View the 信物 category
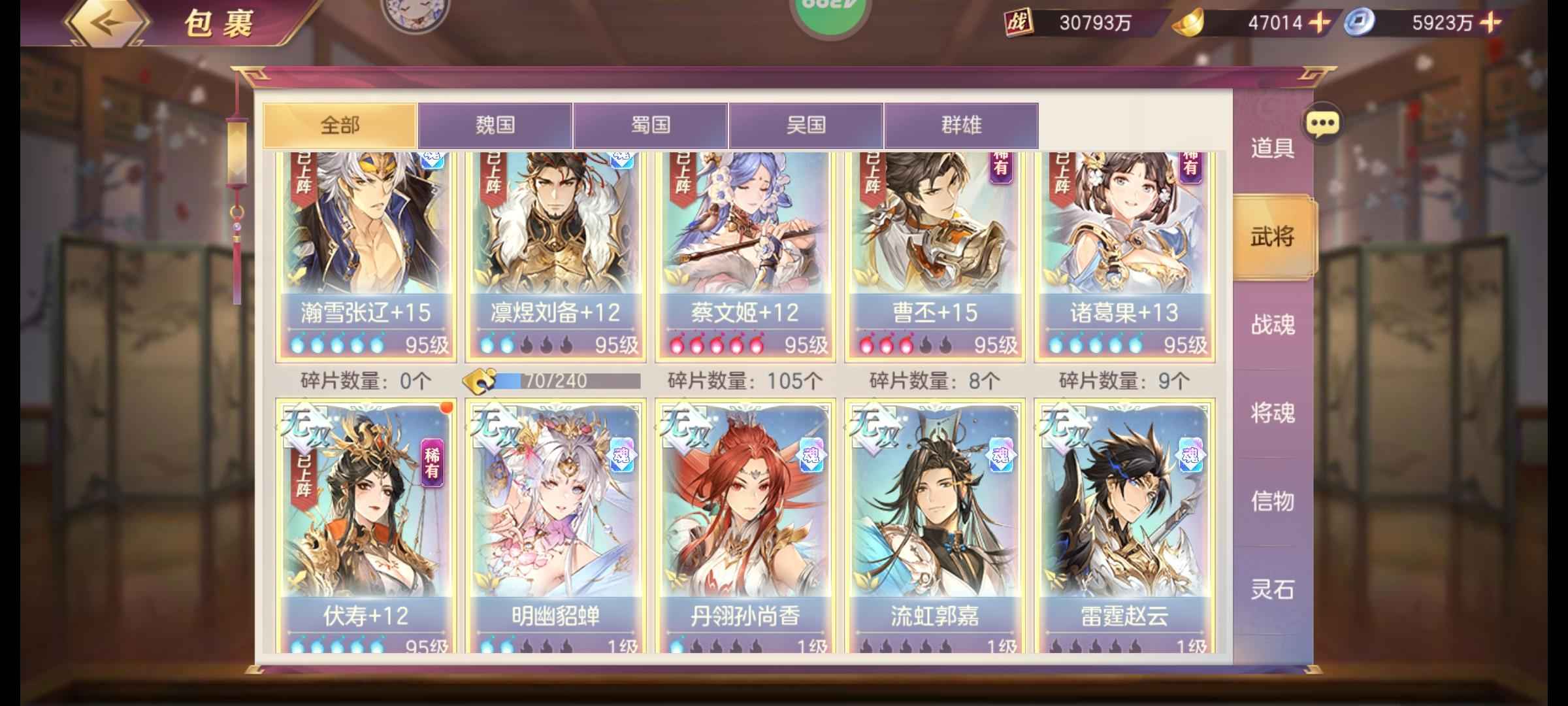 [1272, 501]
